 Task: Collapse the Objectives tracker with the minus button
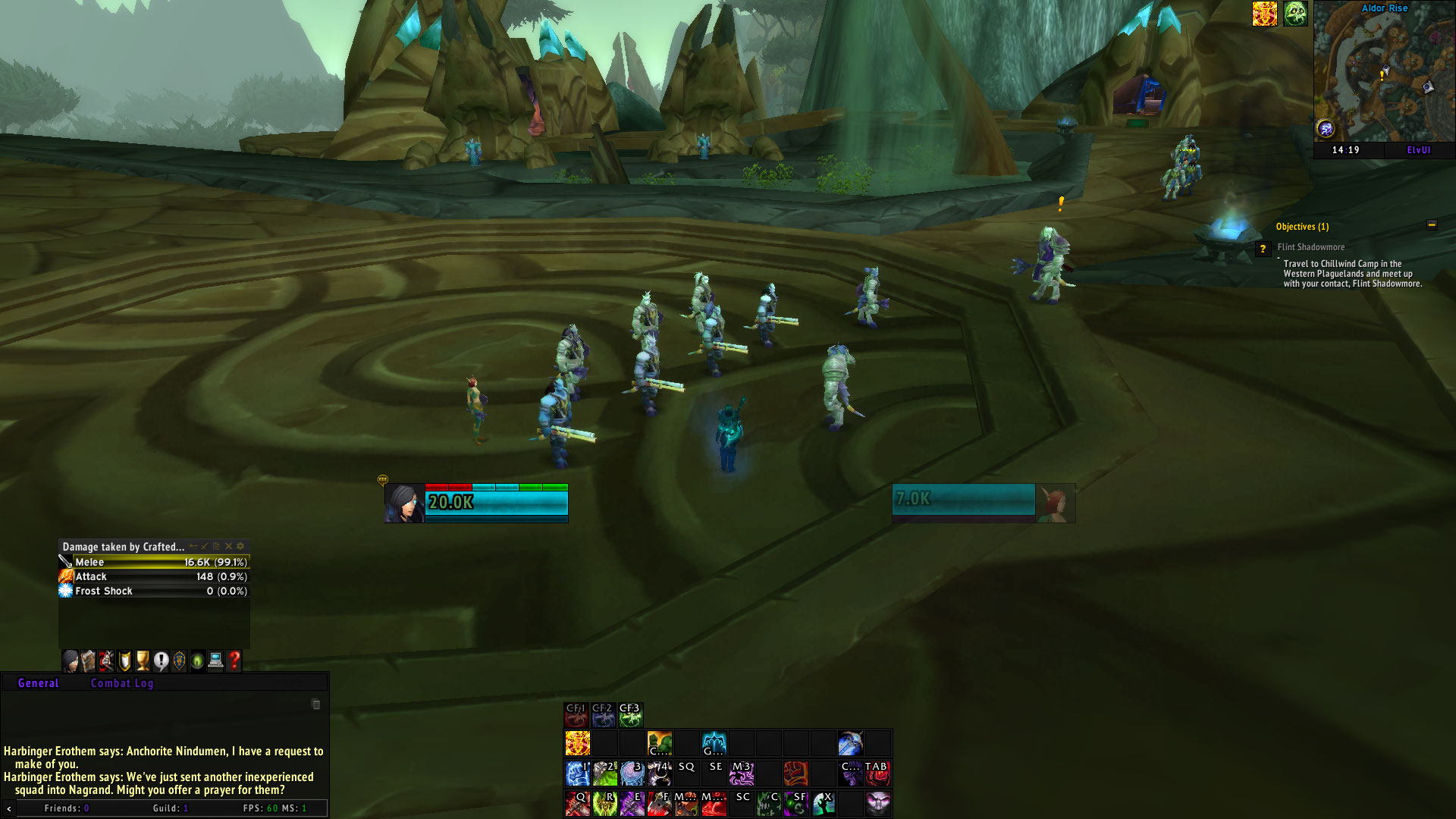1432,225
